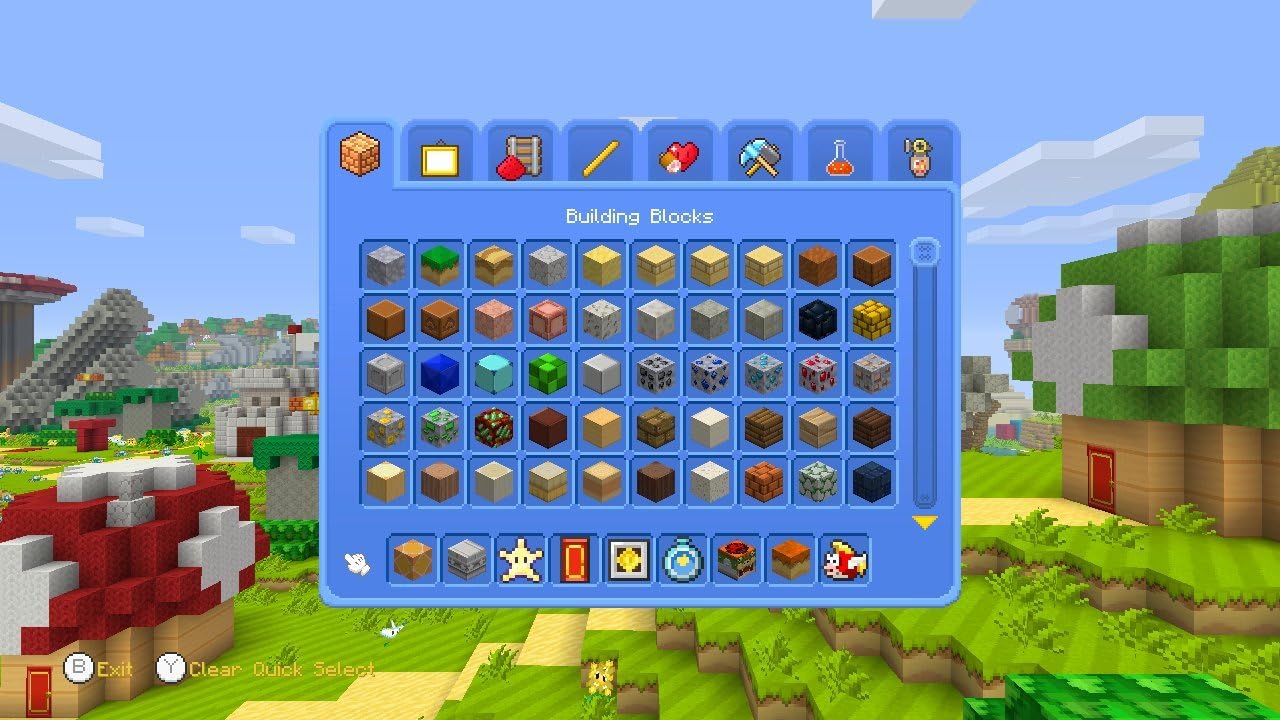The image size is (1280, 720).
Task: Open the Tools tab with the pickaxe icon
Action: coord(759,155)
